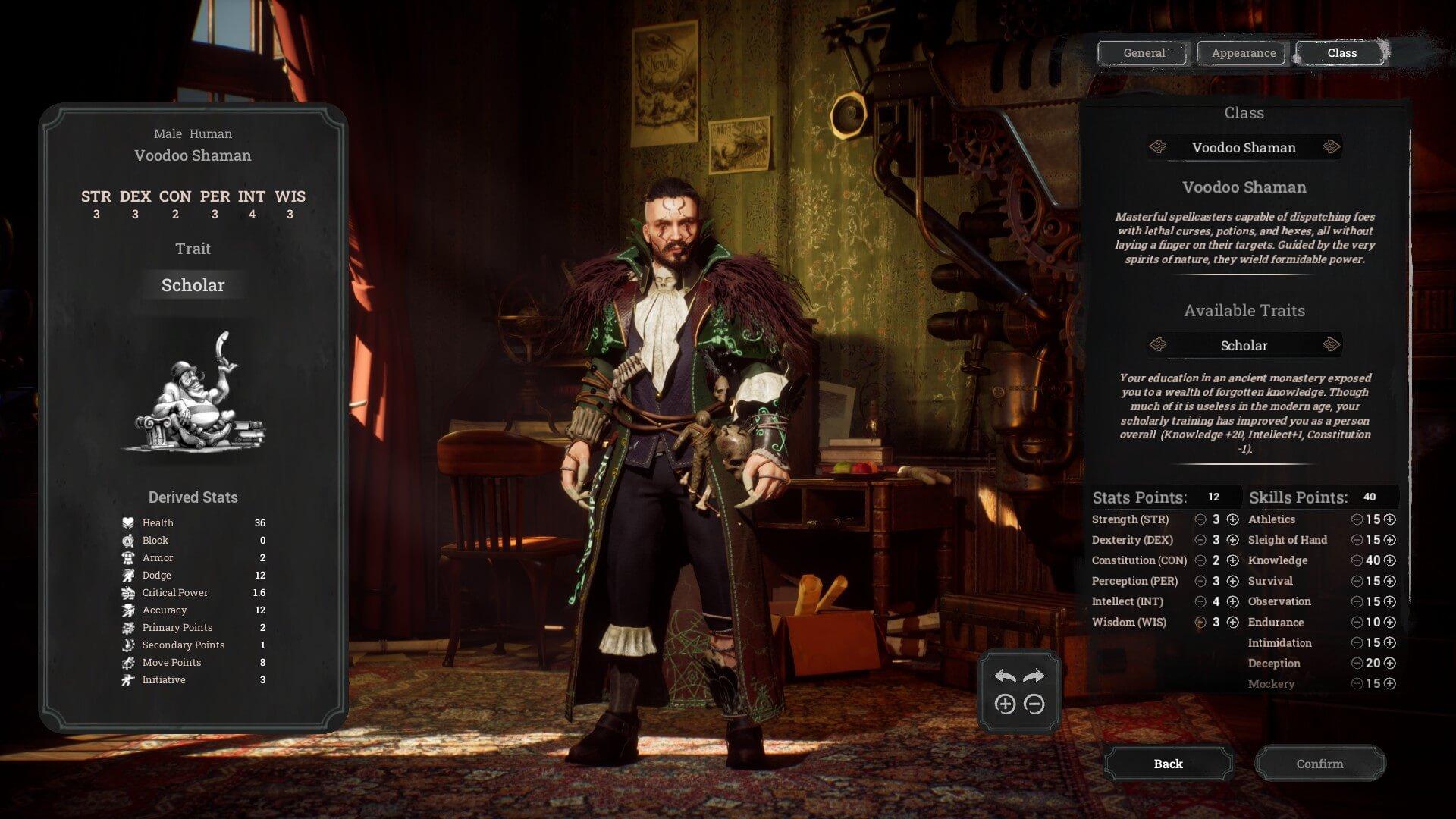Raise Intellect (INT) with the plus button
Screen dimensions: 1456x819
click(x=1233, y=601)
